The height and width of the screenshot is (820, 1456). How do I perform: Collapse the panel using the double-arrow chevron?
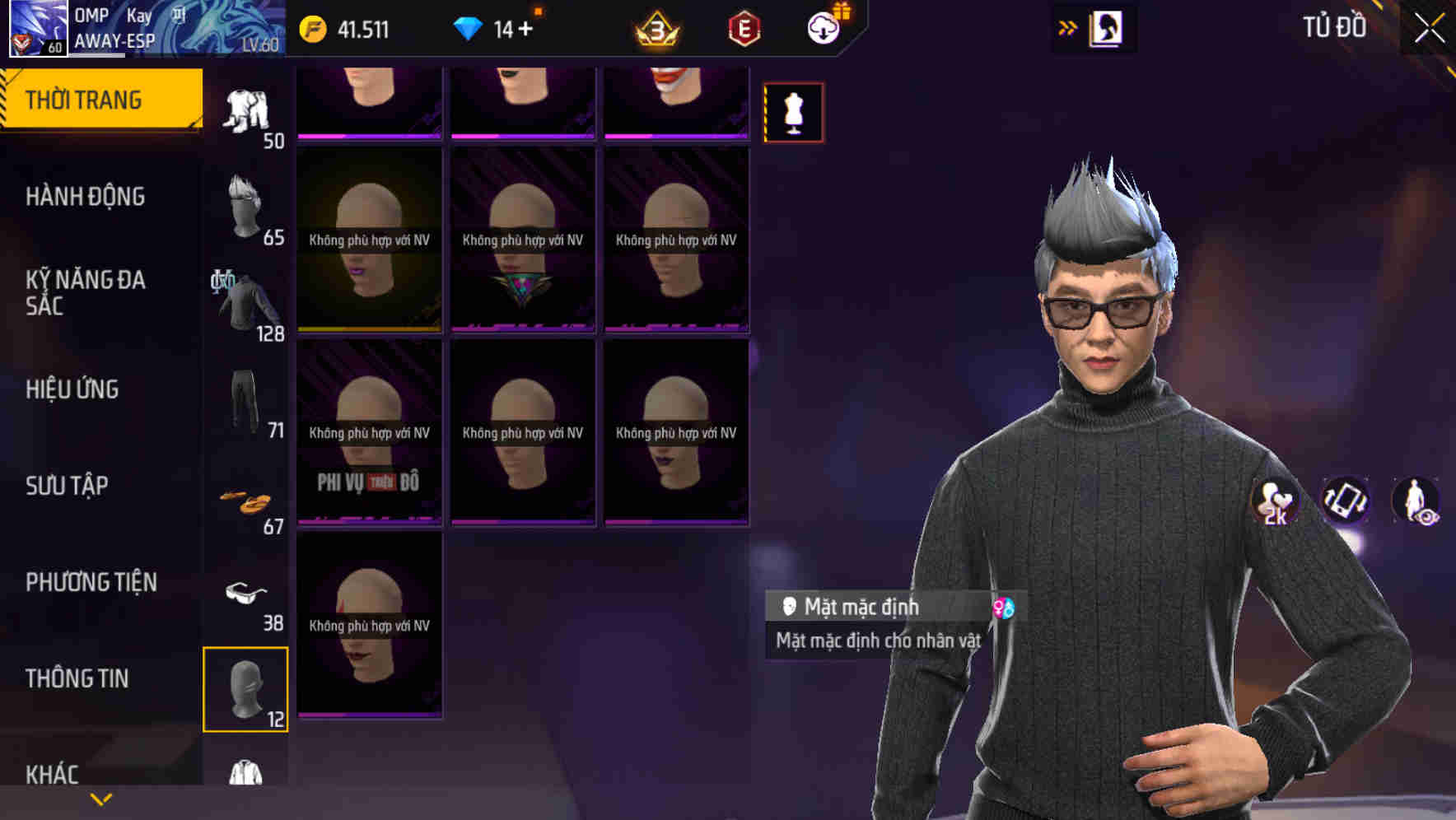coord(1066,27)
